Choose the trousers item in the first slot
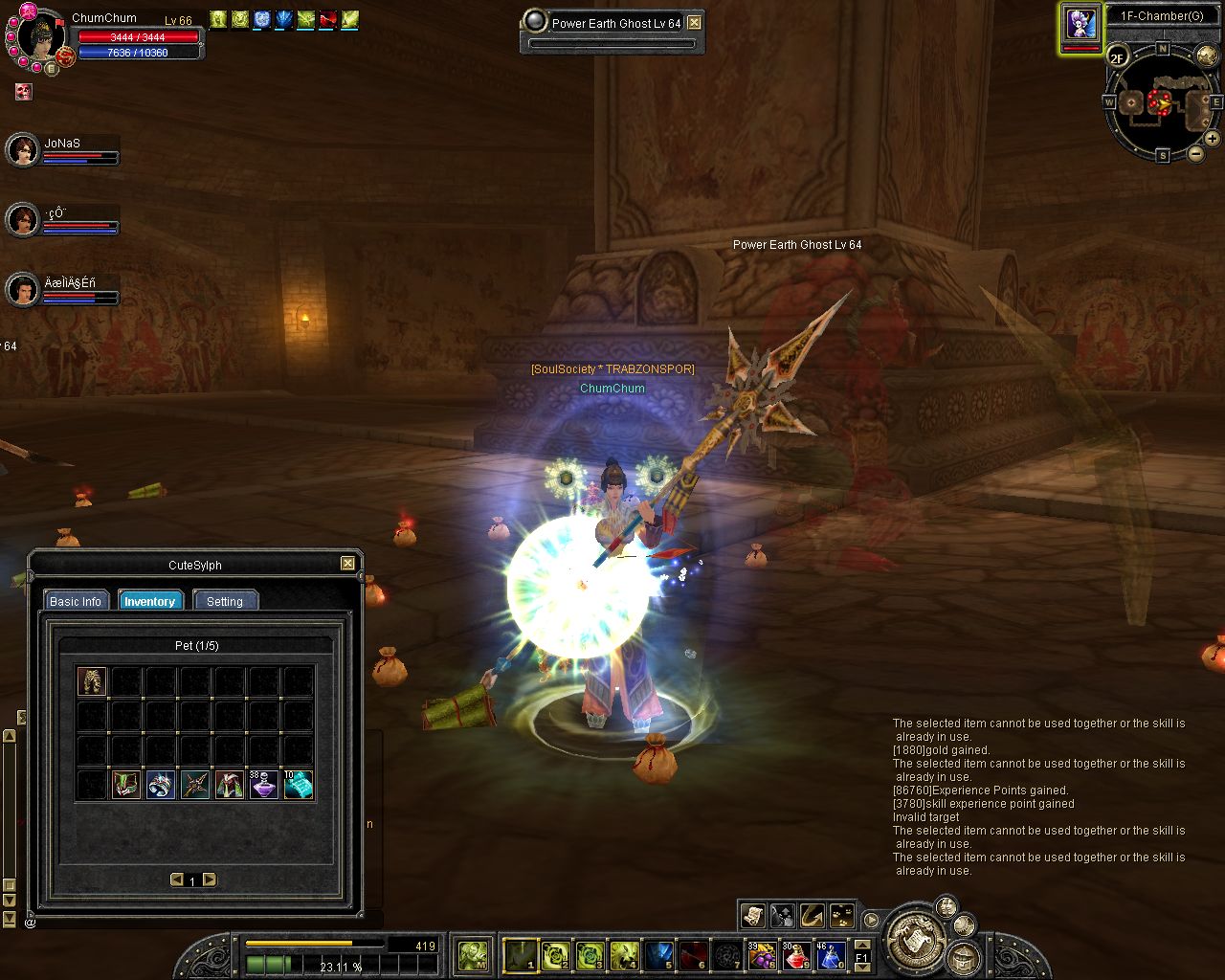Viewport: 1225px width, 980px height. [x=92, y=681]
